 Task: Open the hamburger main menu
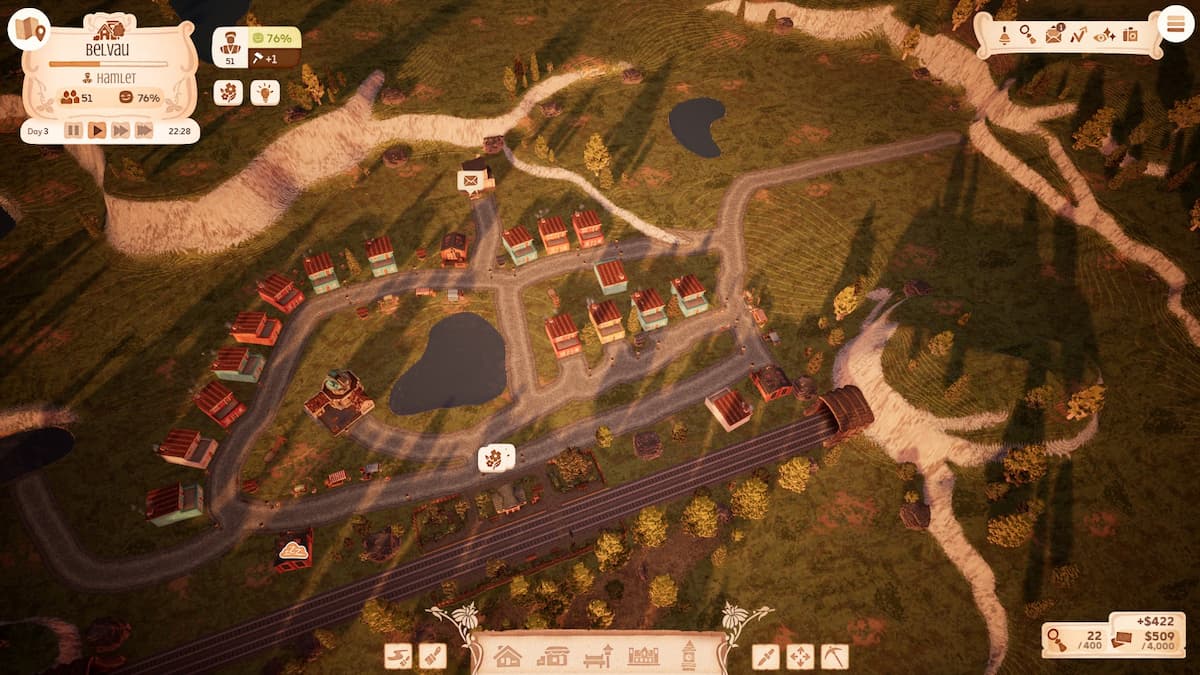[1176, 23]
